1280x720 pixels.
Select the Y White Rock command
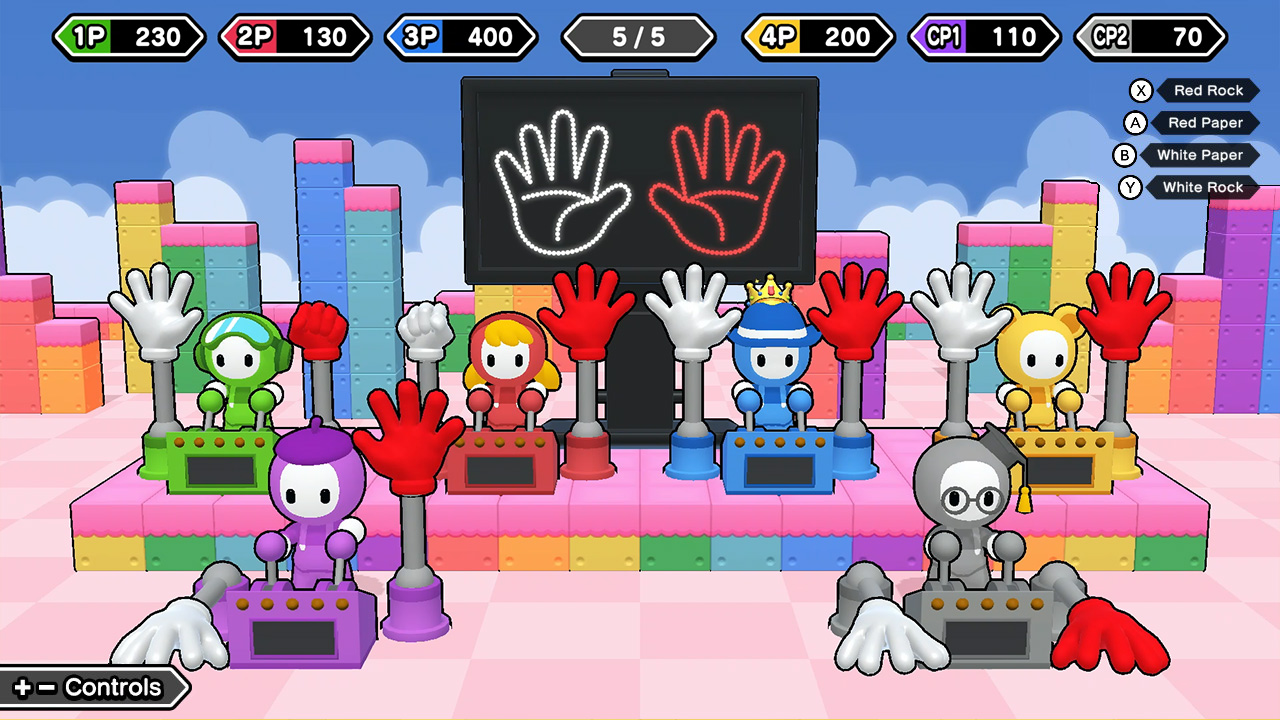[x=1203, y=187]
